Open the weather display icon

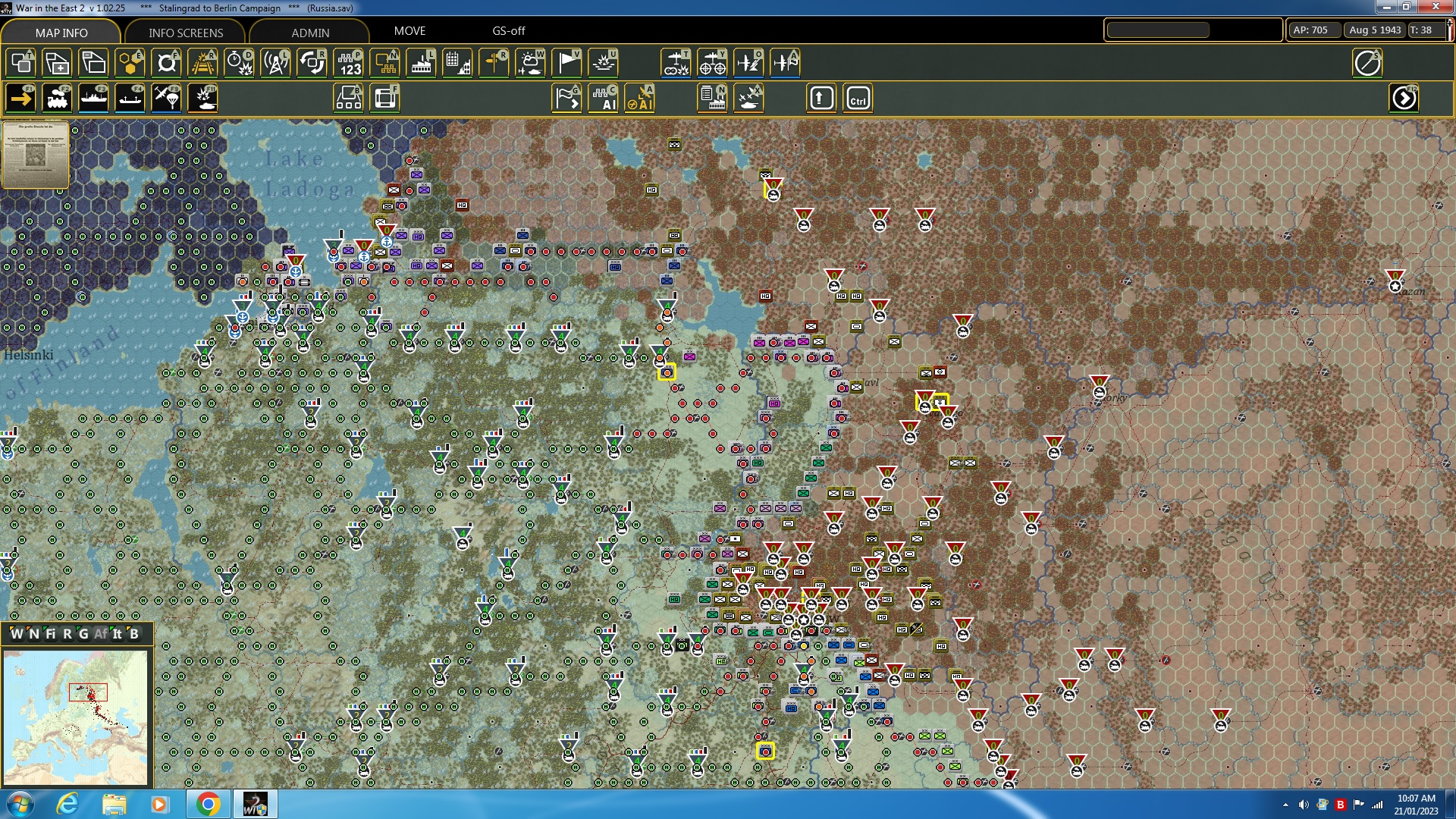[530, 63]
